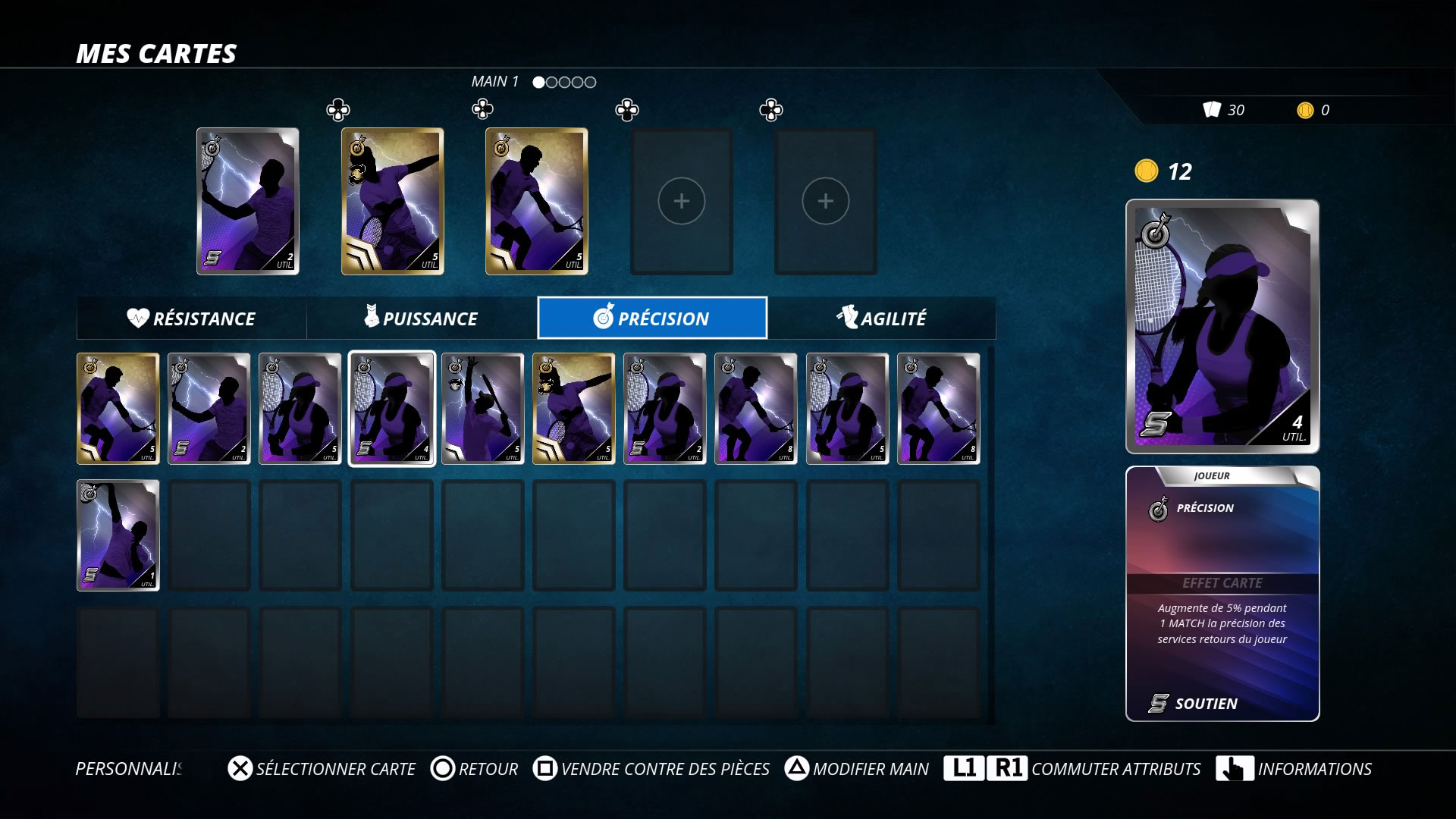Select the gold crouching-player card in the collection grid
Screen dimensions: 1456x819
pos(118,409)
